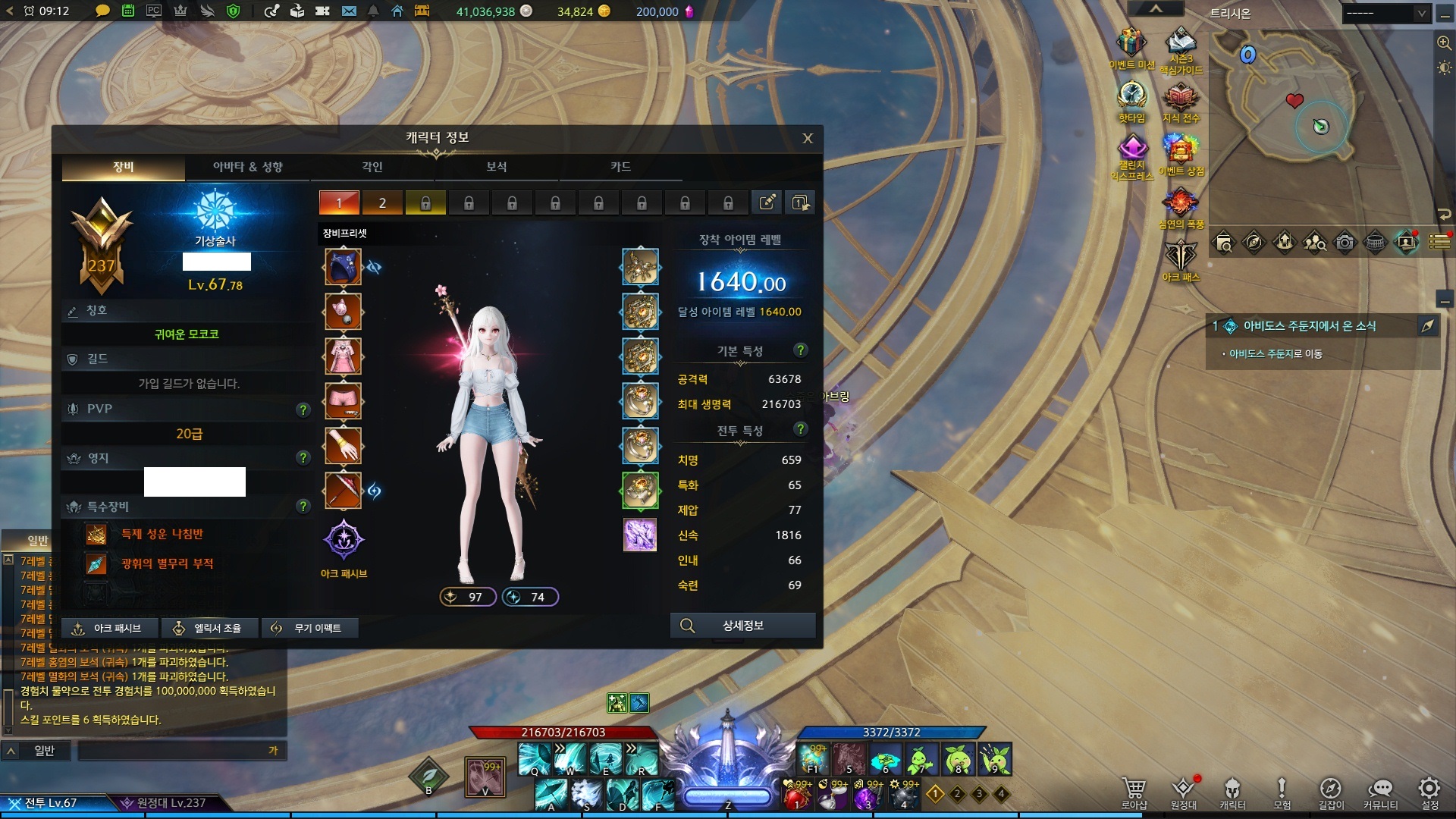
Task: Switch to the 보석 tab
Action: pyautogui.click(x=496, y=167)
